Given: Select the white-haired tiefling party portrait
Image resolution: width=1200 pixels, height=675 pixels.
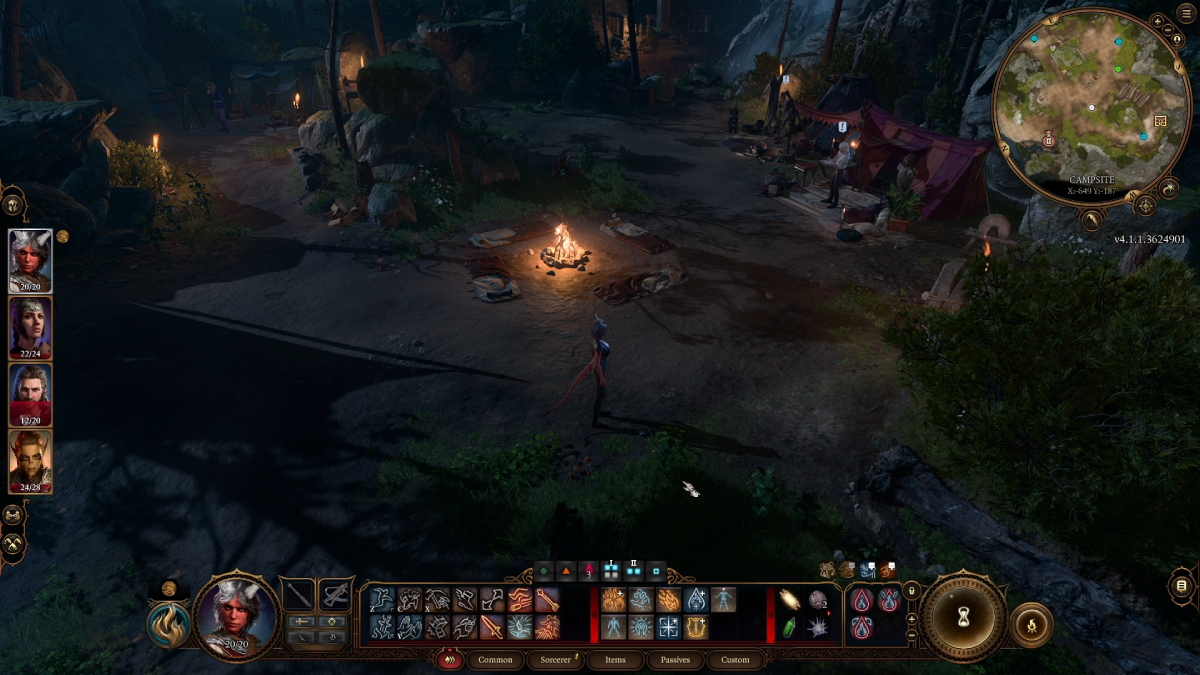Looking at the screenshot, I should [30, 260].
